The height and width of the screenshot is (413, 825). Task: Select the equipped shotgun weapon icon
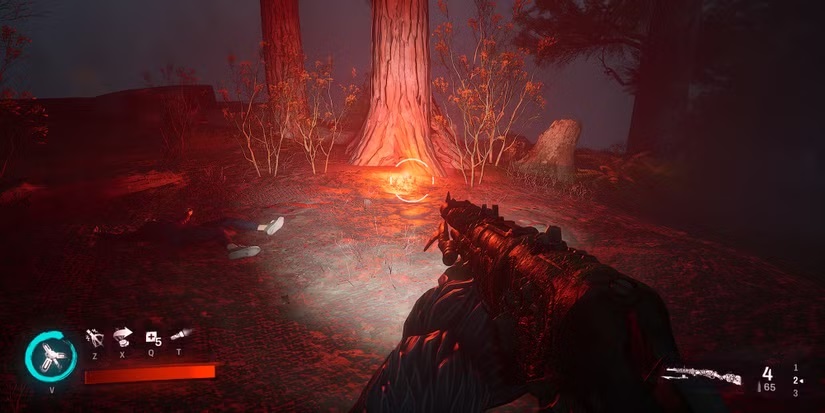point(704,375)
